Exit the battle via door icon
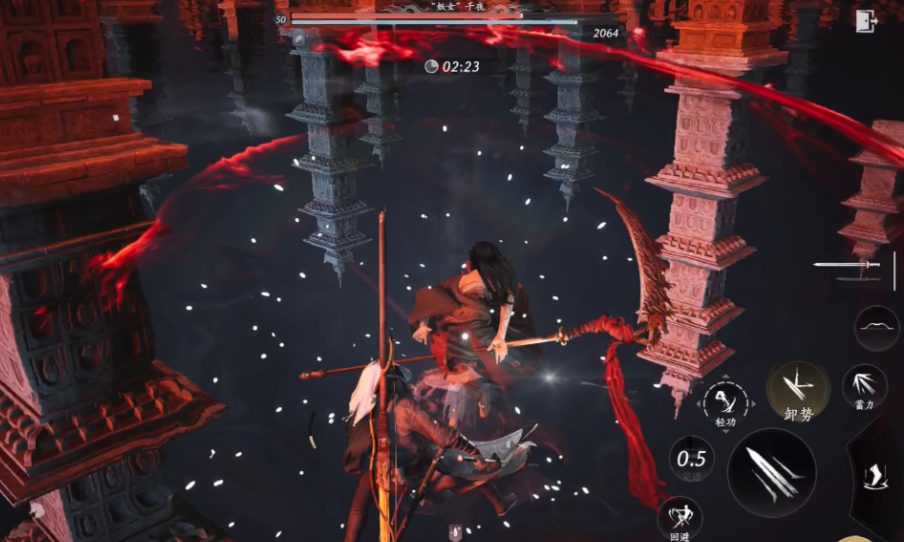Screen dimensions: 904x542 pos(864,21)
